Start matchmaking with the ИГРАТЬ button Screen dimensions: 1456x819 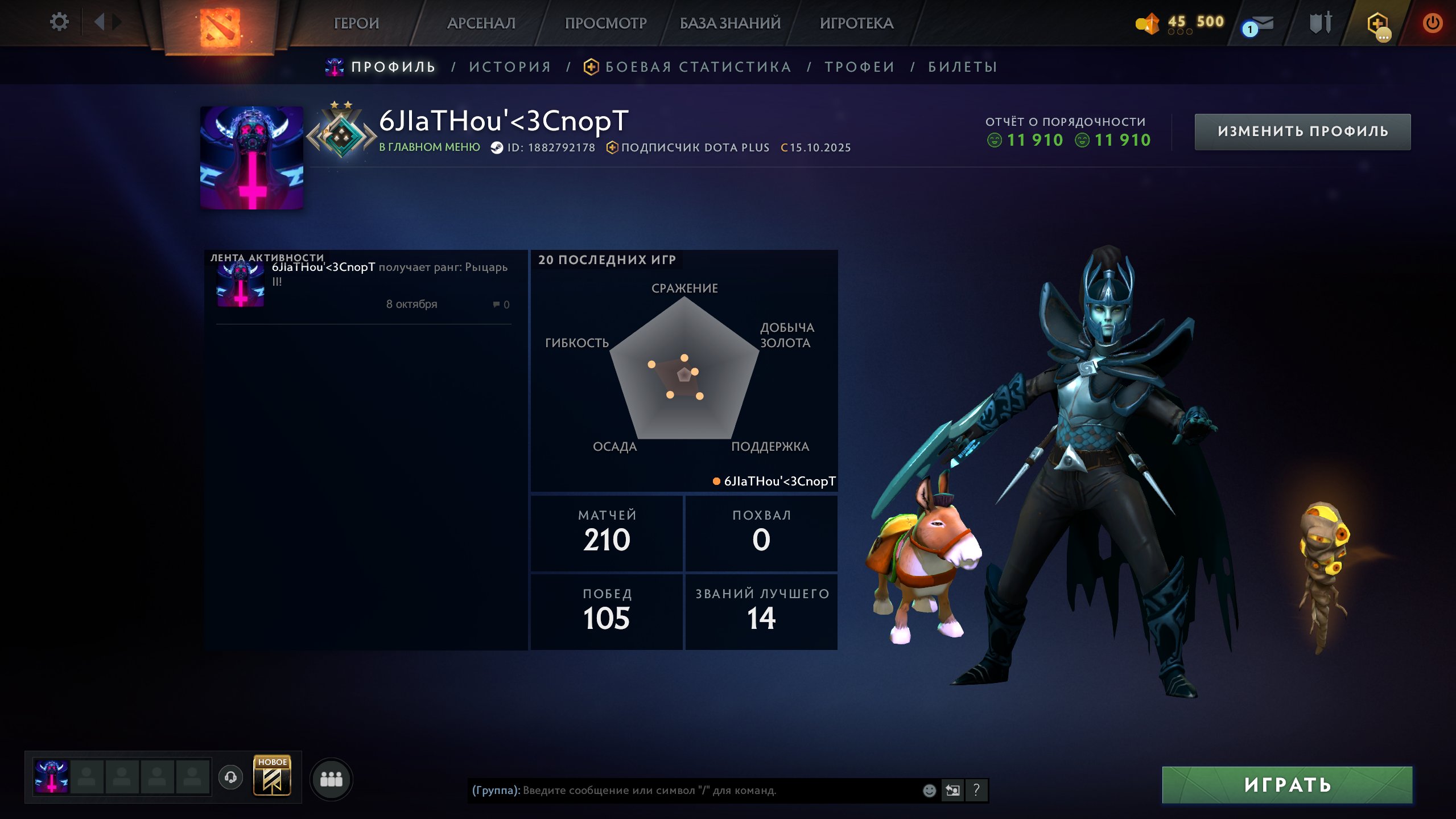click(x=1287, y=785)
